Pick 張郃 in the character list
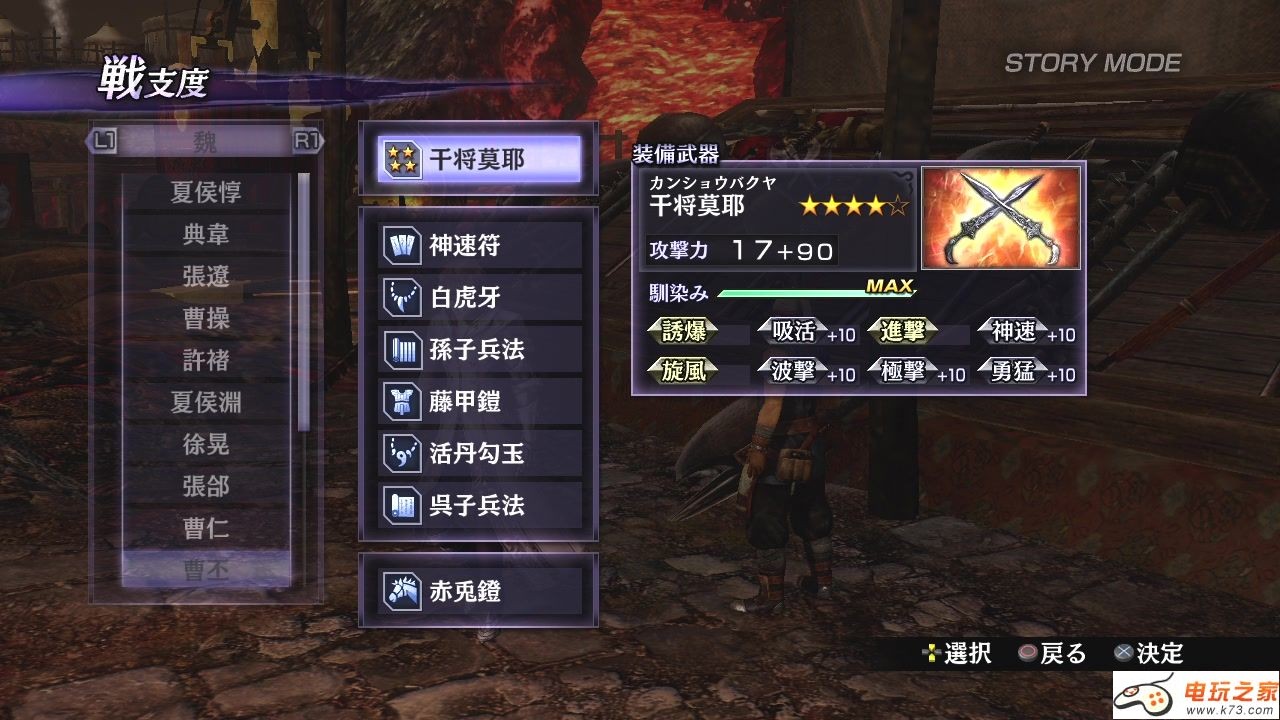 206,486
